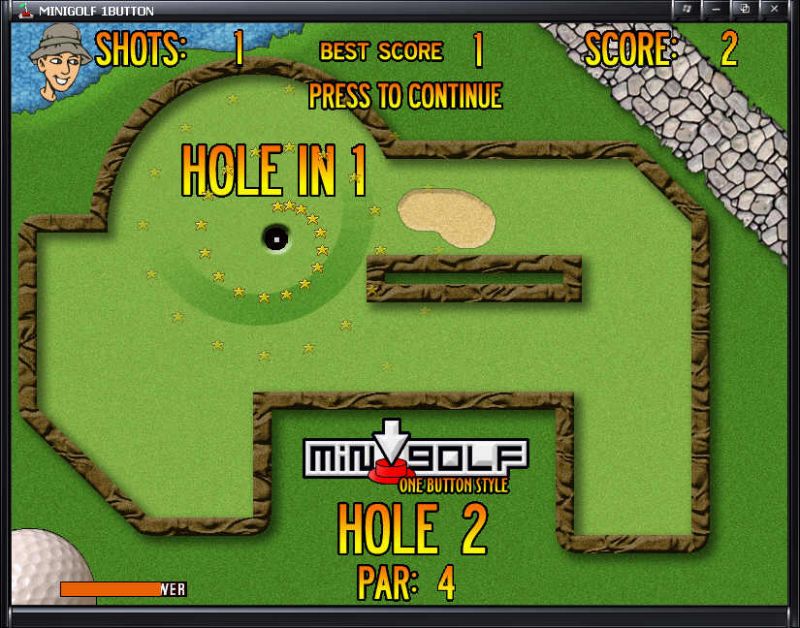Image resolution: width=800 pixels, height=628 pixels.
Task: Click the Press to Continue prompt
Action: pos(405,96)
